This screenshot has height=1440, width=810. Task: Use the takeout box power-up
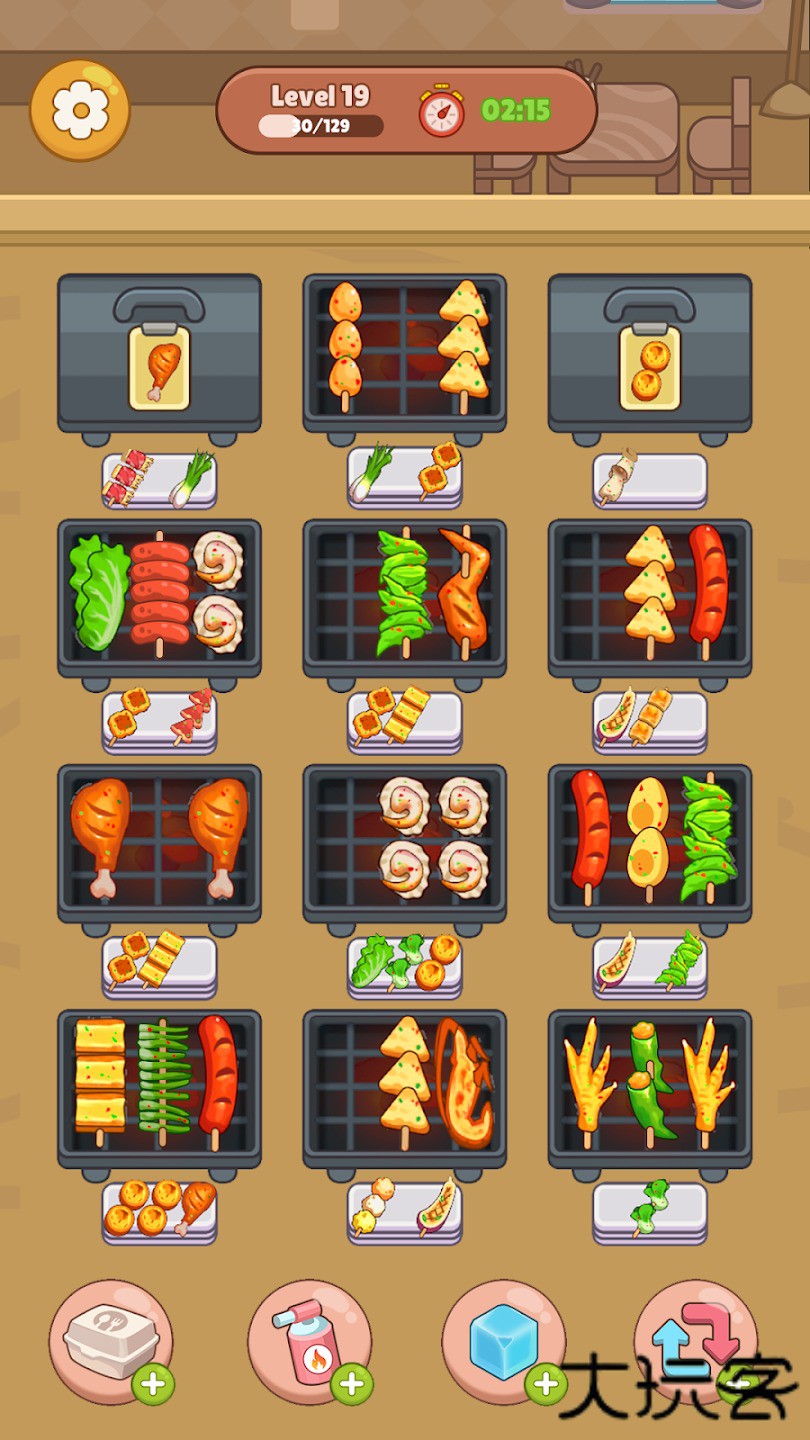coord(110,1341)
